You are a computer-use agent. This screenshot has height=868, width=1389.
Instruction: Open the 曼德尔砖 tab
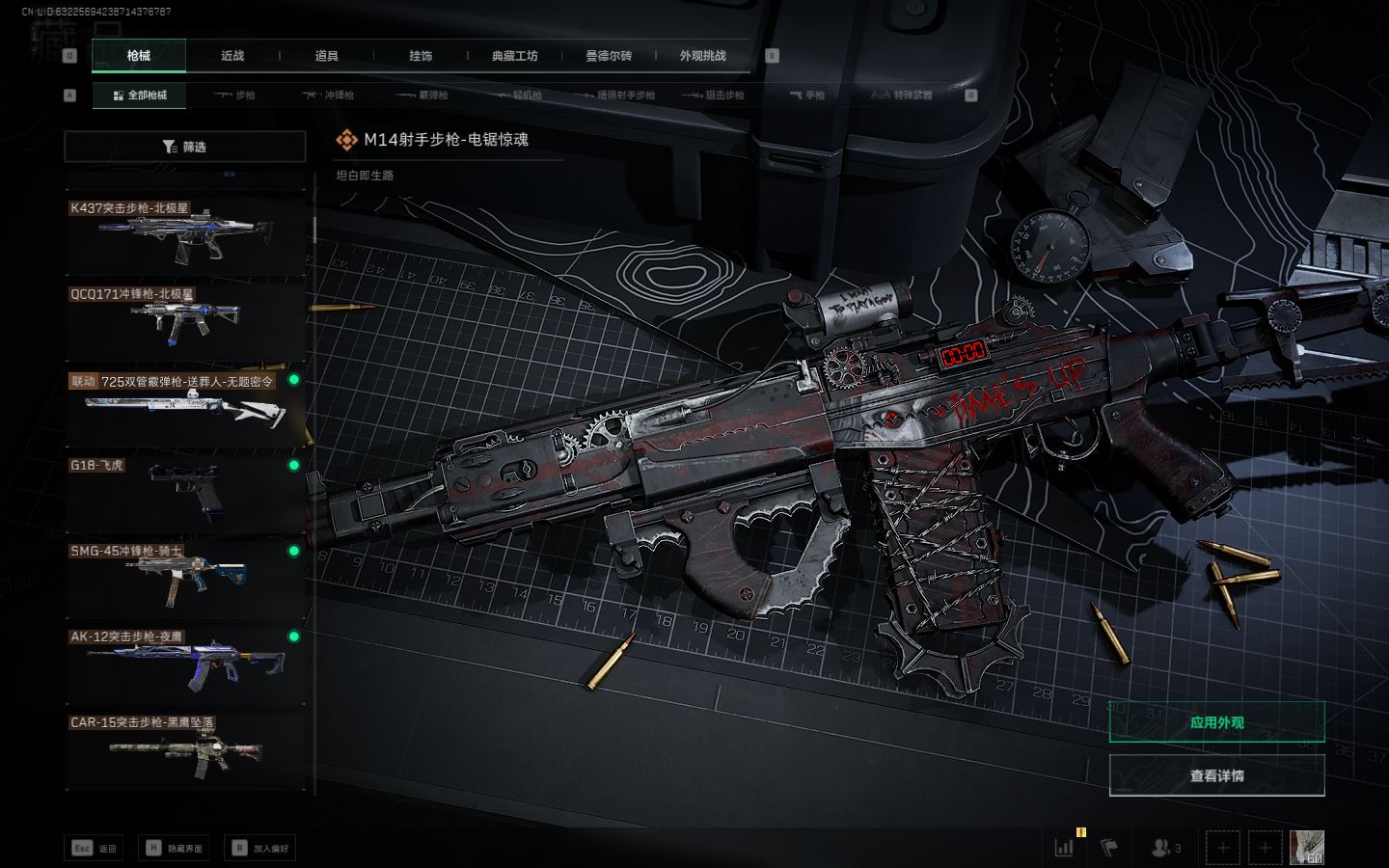coord(609,56)
